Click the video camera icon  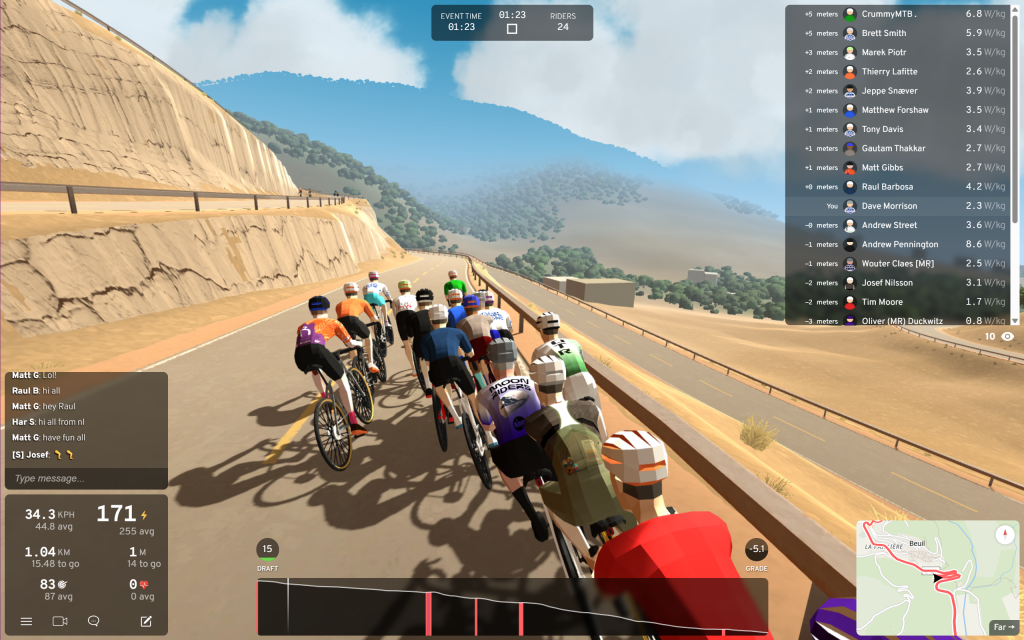(60, 621)
